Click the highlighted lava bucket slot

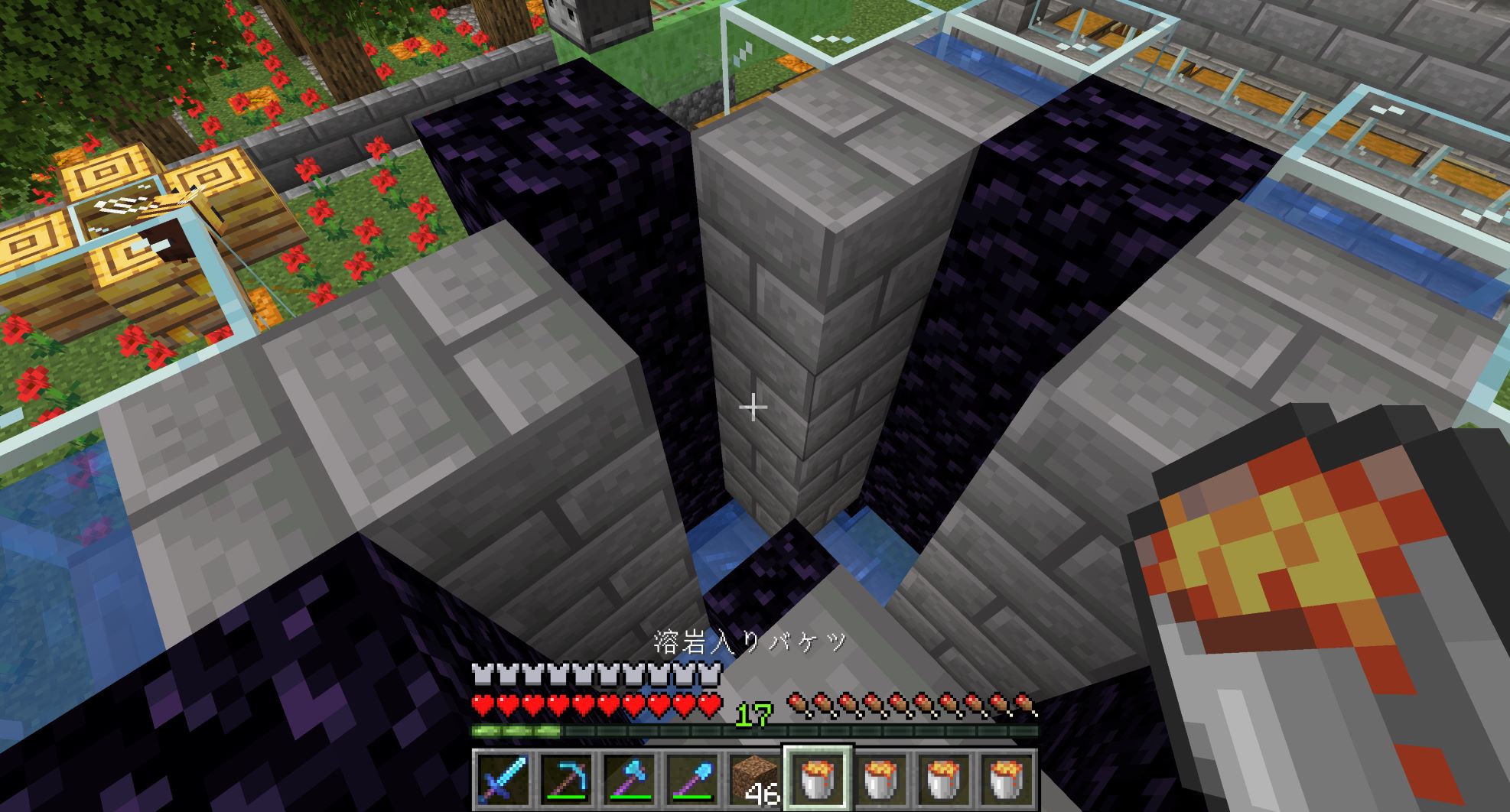click(817, 779)
